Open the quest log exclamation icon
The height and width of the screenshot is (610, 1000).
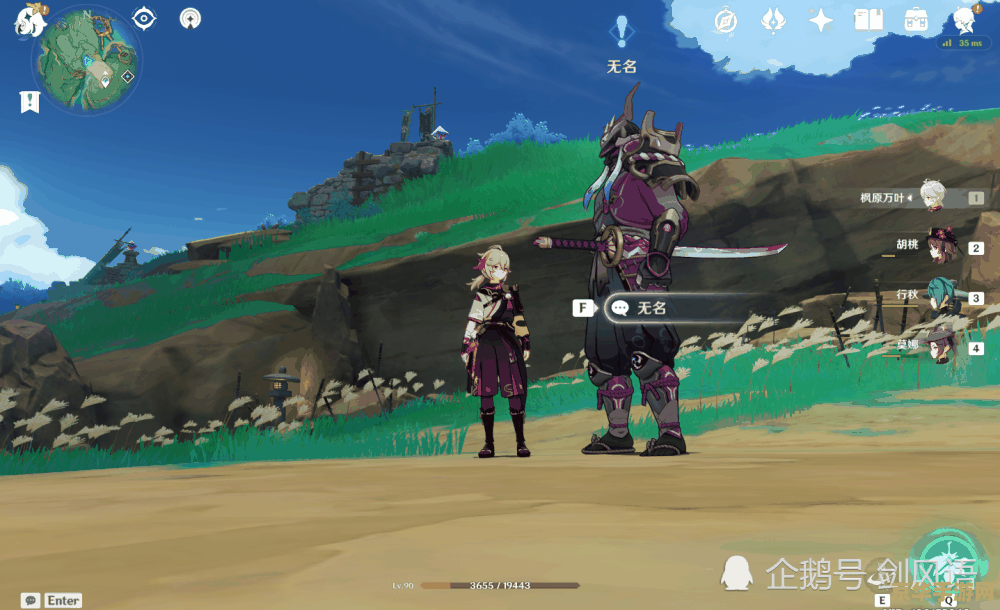pos(30,101)
